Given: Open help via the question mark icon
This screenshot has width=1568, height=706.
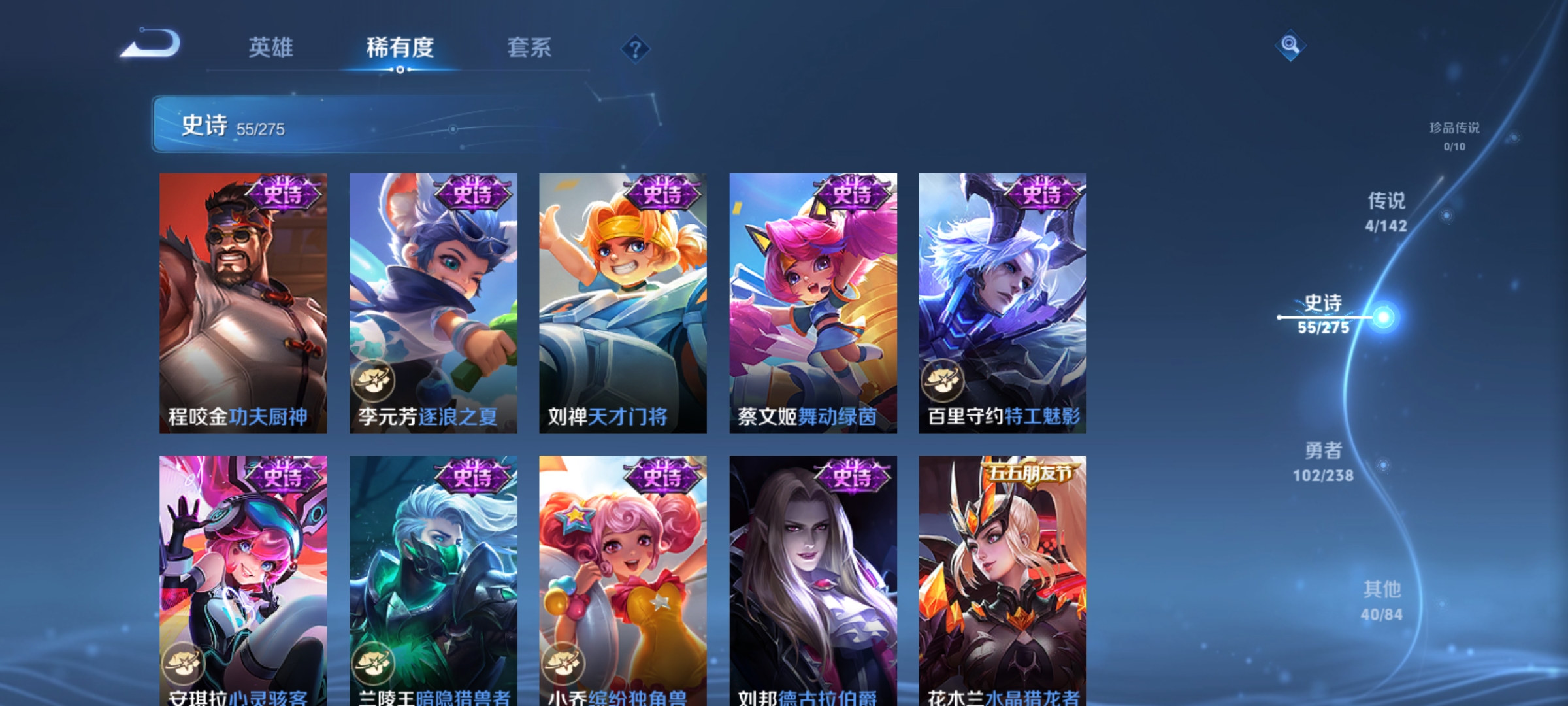Looking at the screenshot, I should [x=634, y=50].
